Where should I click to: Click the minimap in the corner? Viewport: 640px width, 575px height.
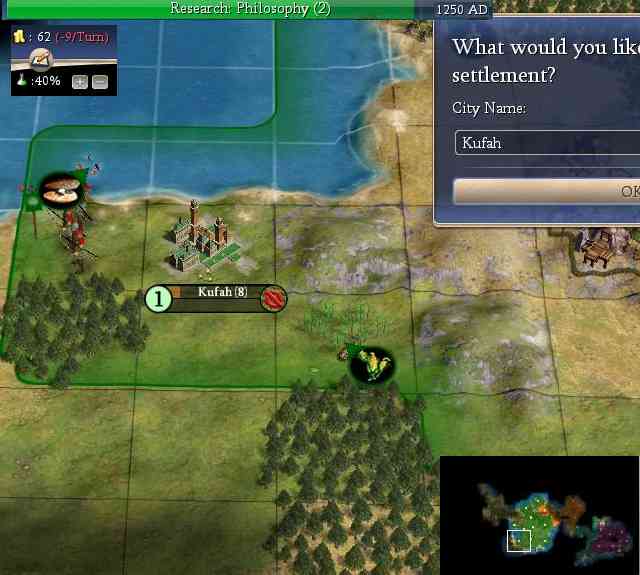coord(539,515)
